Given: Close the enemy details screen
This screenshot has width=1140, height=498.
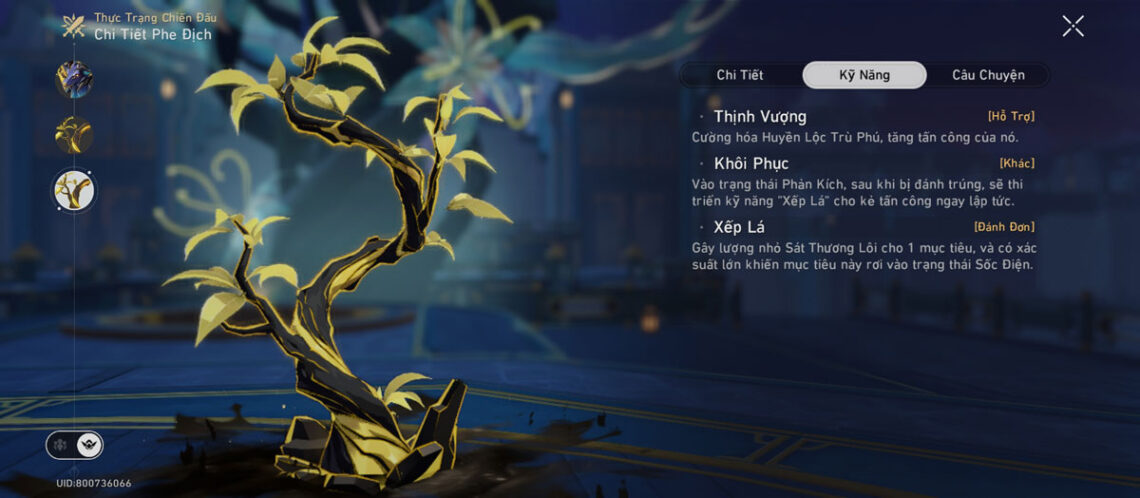Looking at the screenshot, I should pyautogui.click(x=1072, y=26).
